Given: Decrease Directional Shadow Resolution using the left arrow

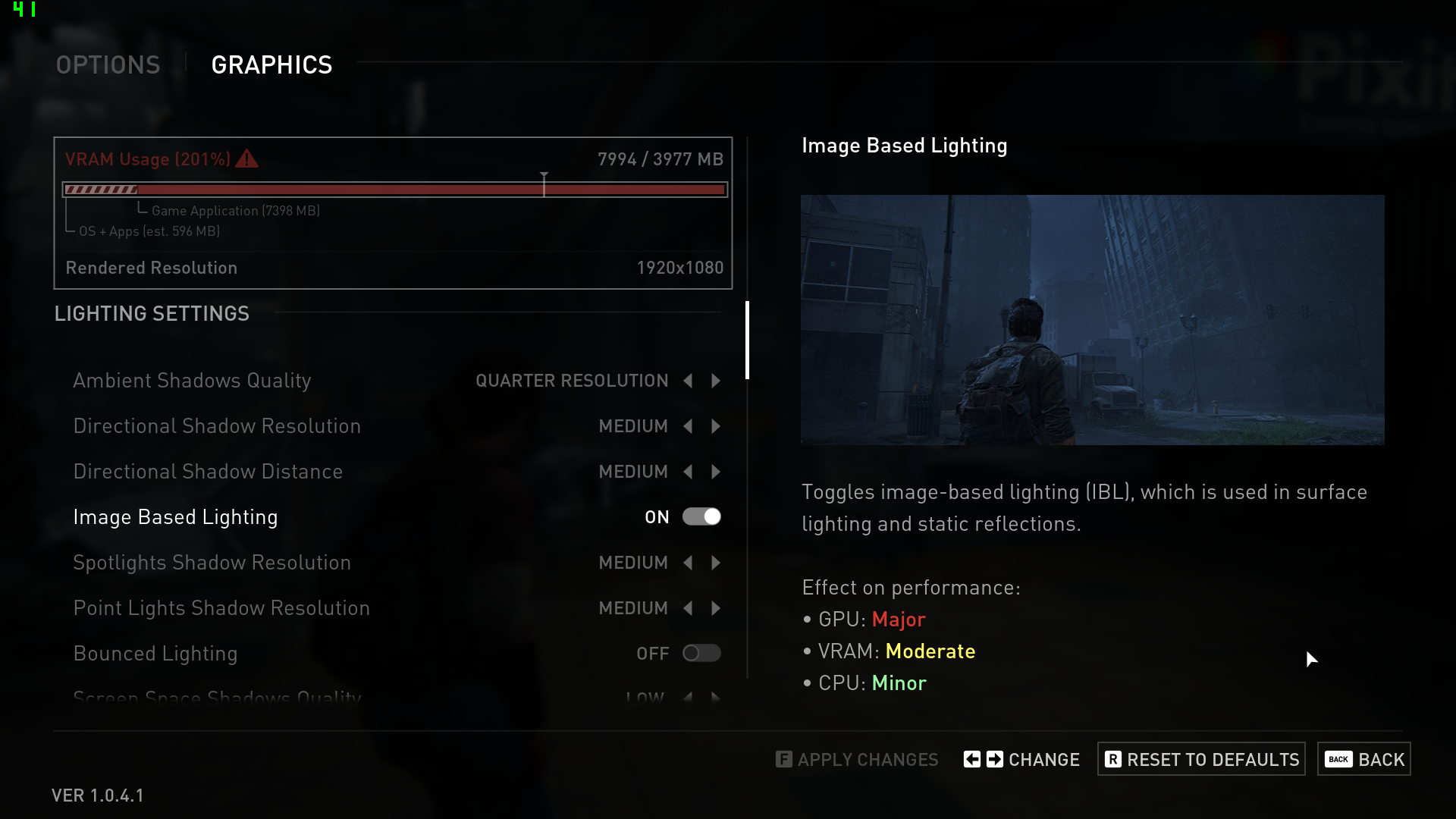Looking at the screenshot, I should coord(688,426).
